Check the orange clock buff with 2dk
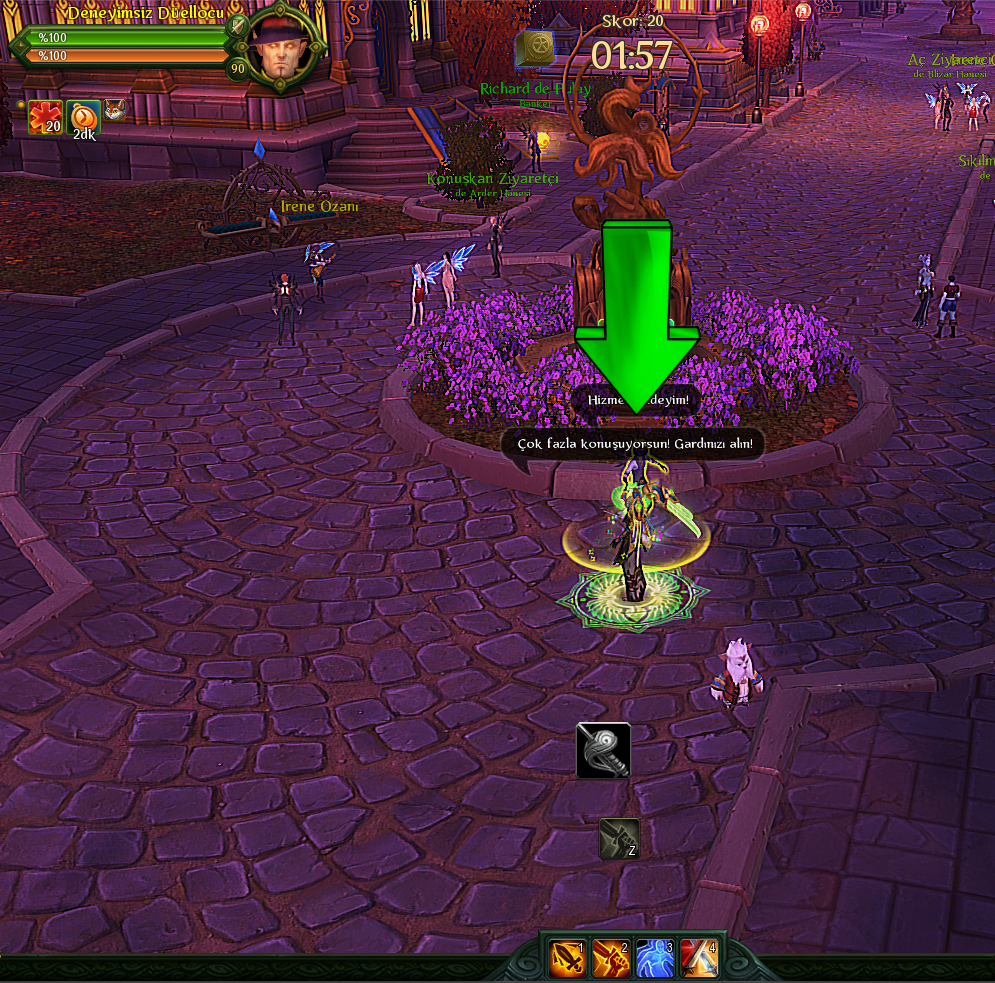Screen dimensions: 995x983 (x=84, y=117)
